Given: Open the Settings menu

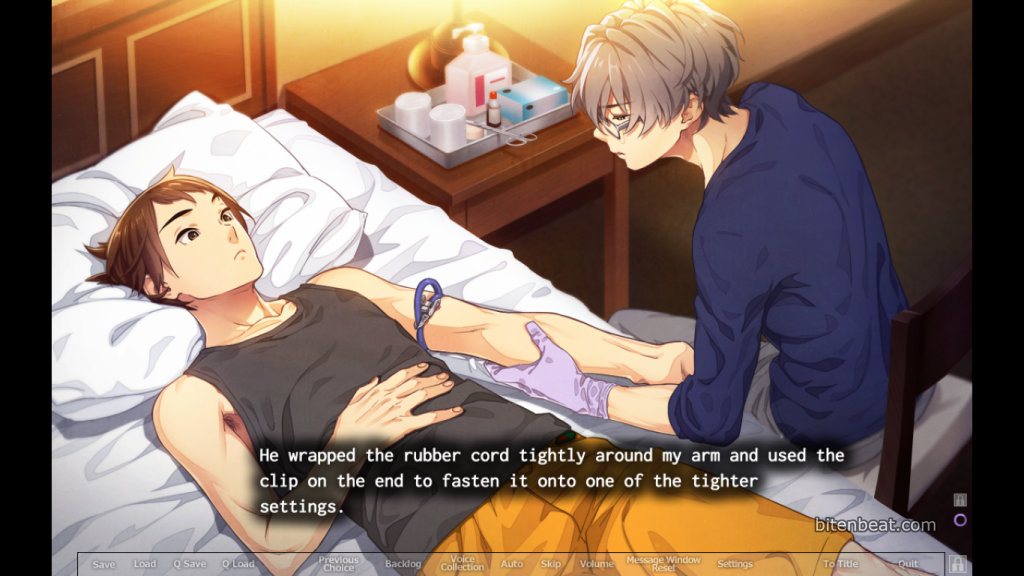Looking at the screenshot, I should (x=735, y=564).
